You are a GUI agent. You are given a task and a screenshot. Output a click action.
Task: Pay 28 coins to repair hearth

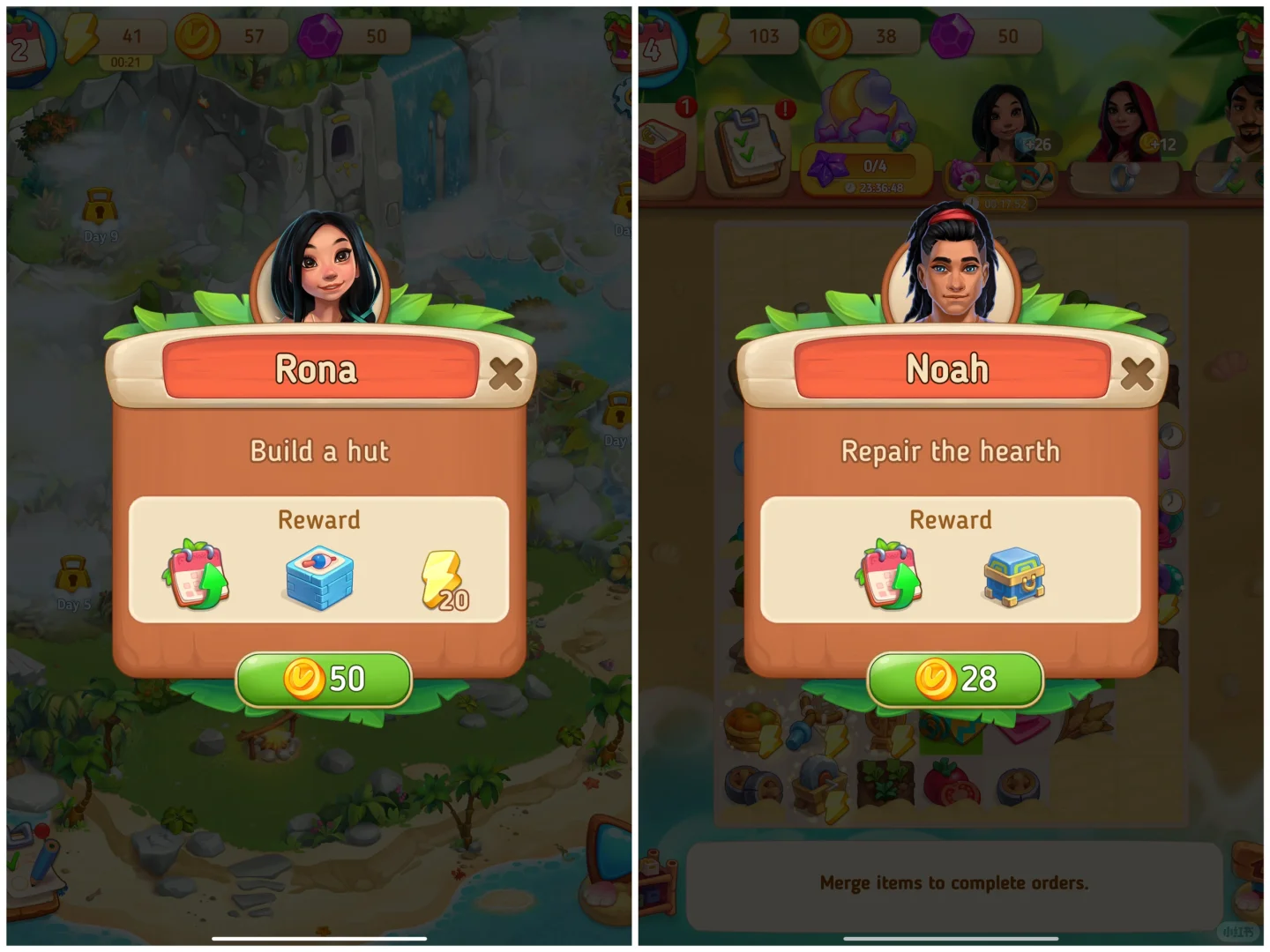[x=955, y=679]
